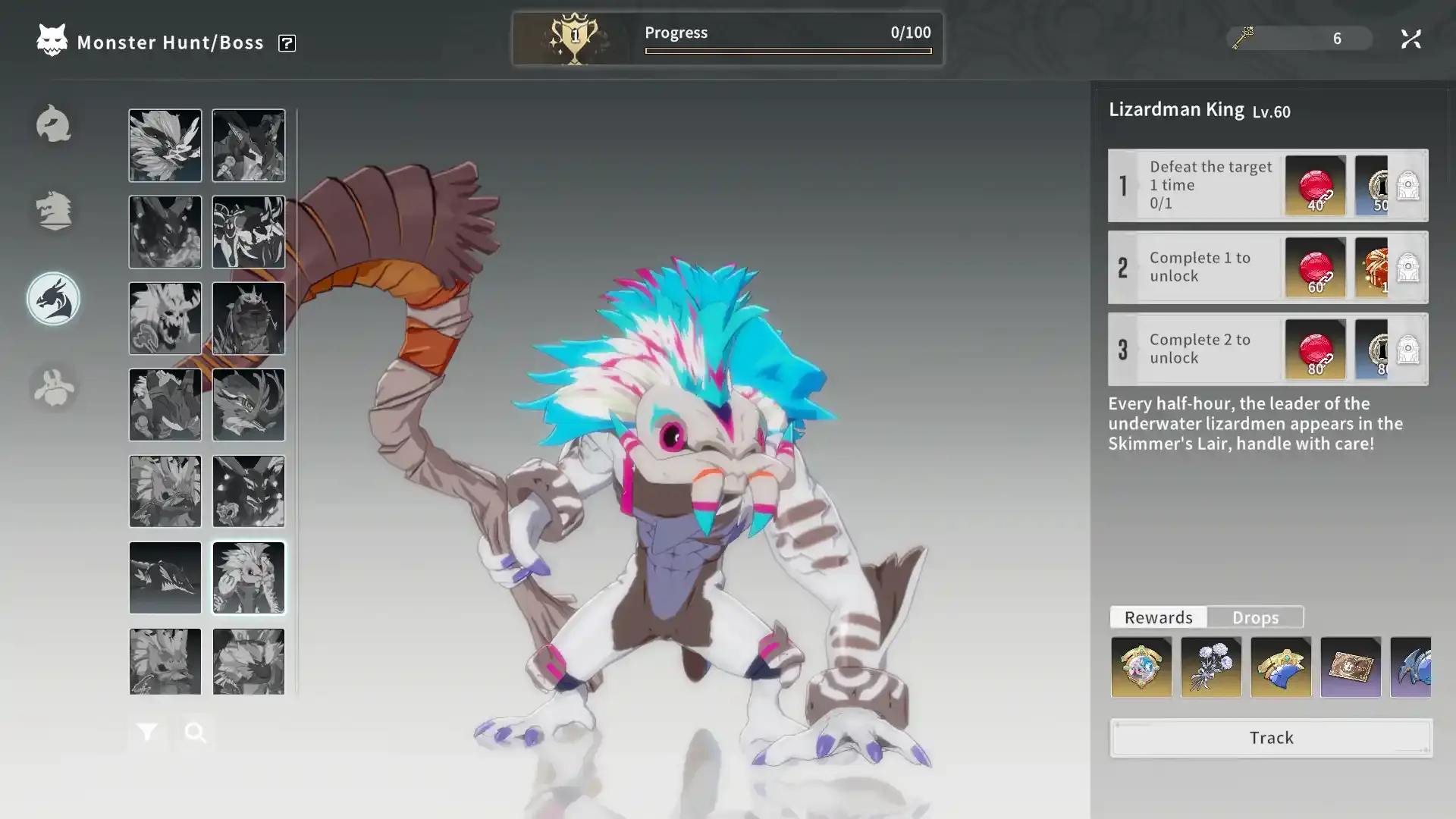Inspect the red orb reward labeled 40
This screenshot has height=819, width=1456.
tap(1316, 185)
